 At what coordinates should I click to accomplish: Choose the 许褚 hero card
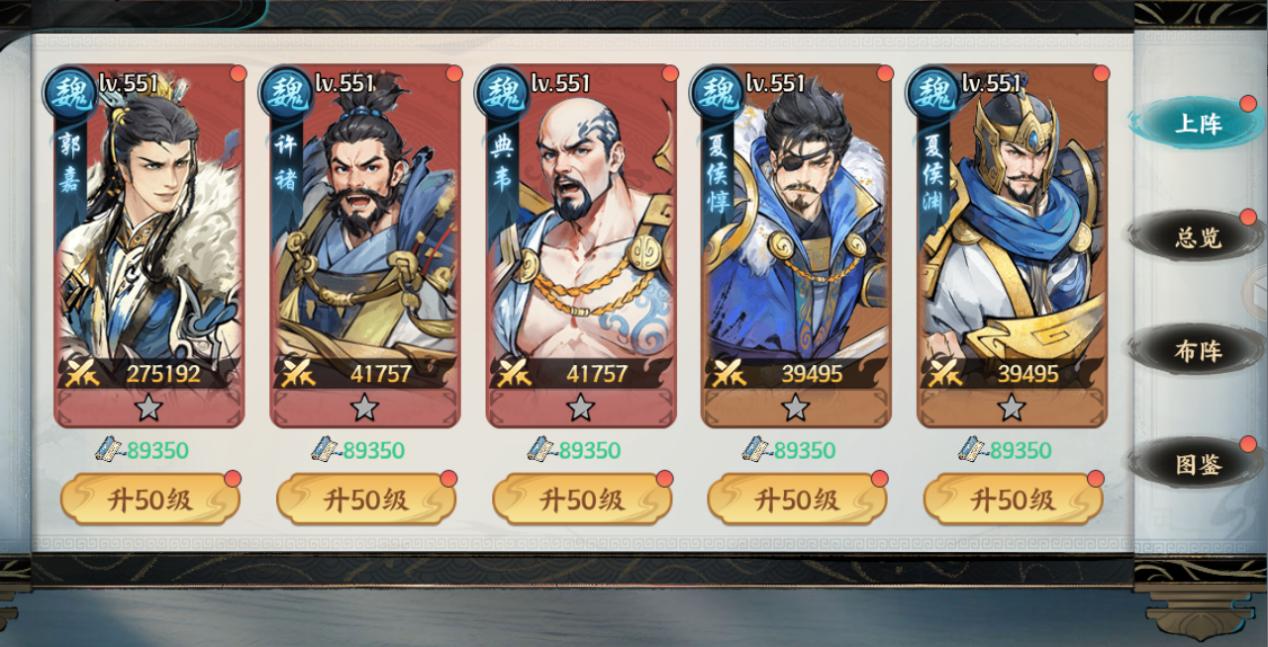[x=365, y=240]
